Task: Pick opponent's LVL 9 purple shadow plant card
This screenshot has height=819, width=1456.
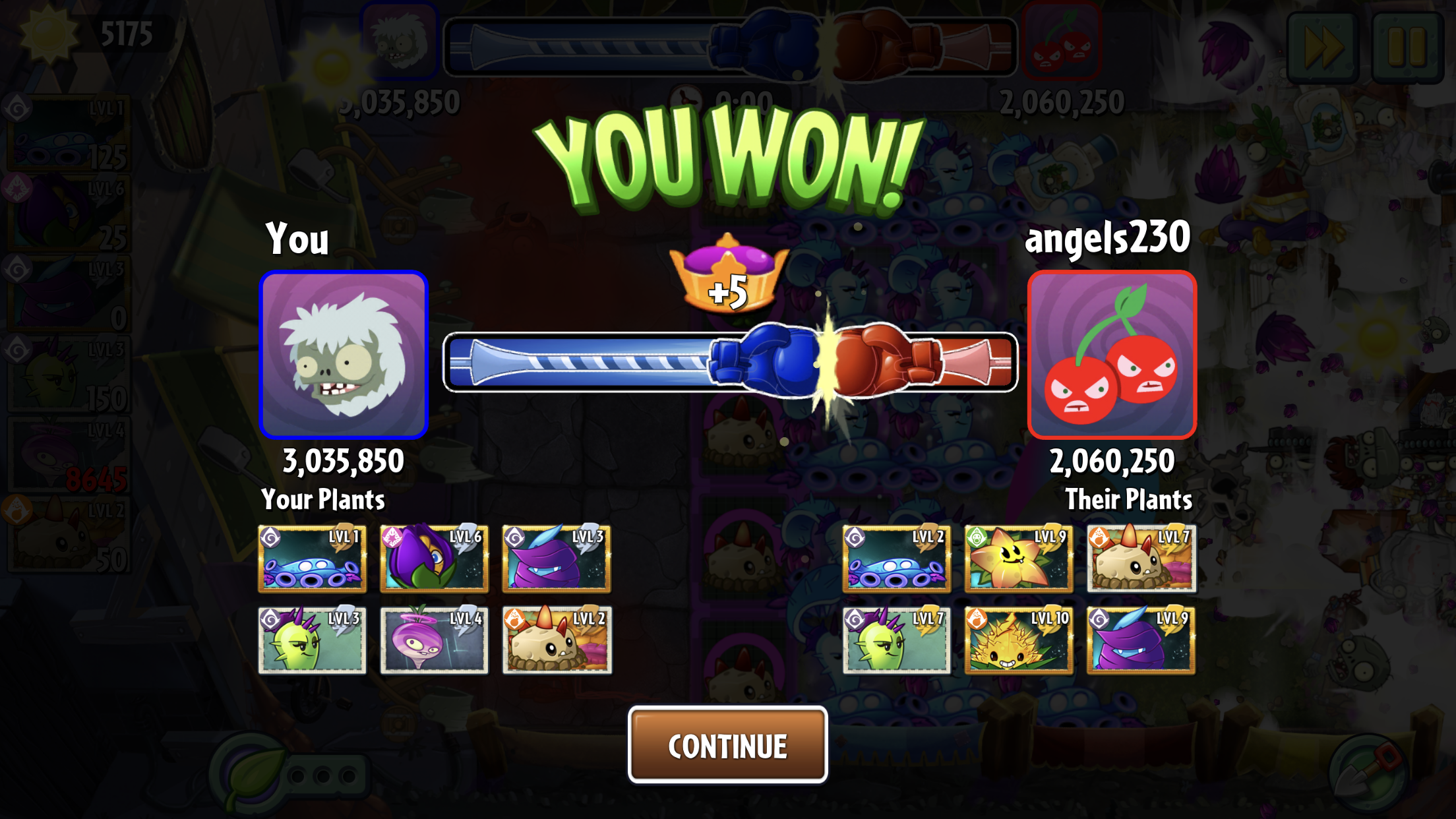Action: 1141,640
